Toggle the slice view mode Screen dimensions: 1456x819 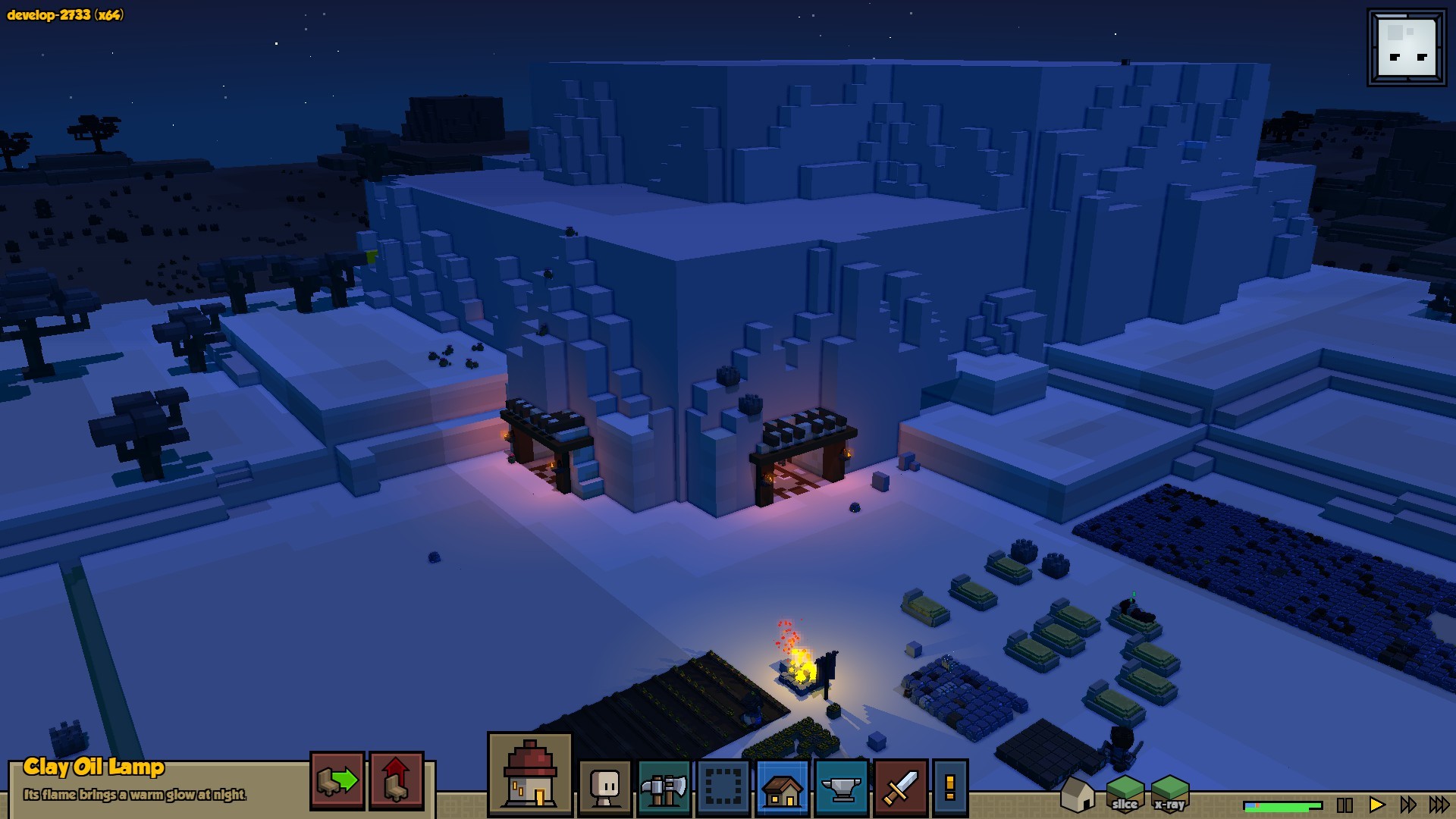pos(1125,794)
